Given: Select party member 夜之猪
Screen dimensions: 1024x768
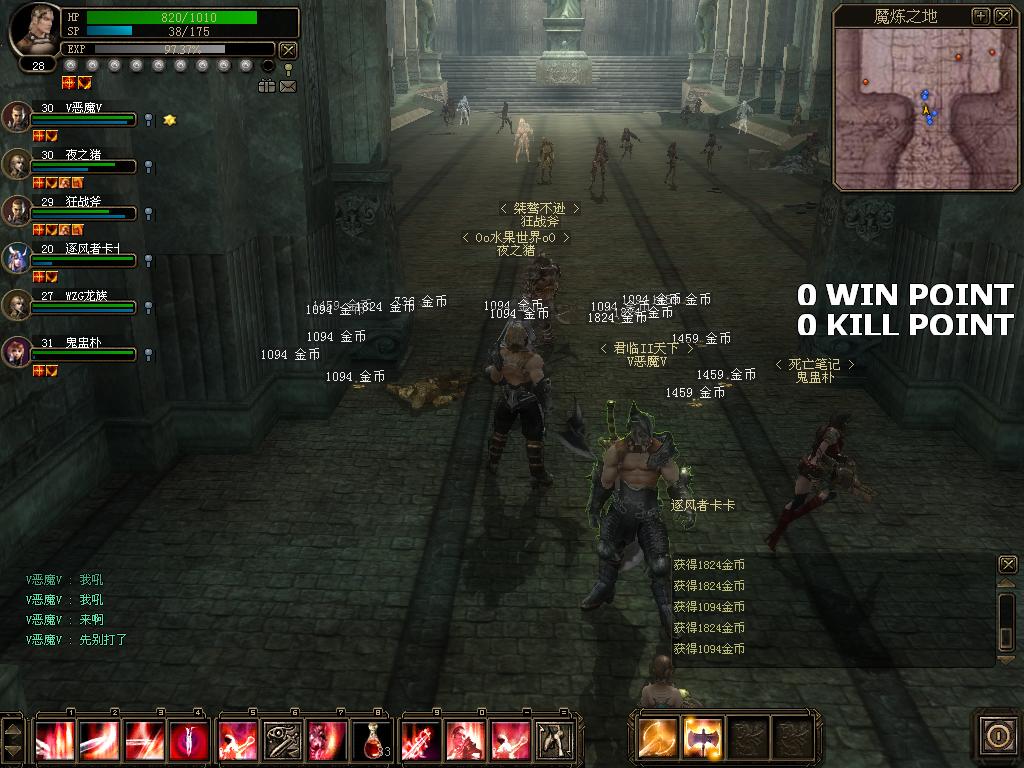Looking at the screenshot, I should tap(17, 163).
